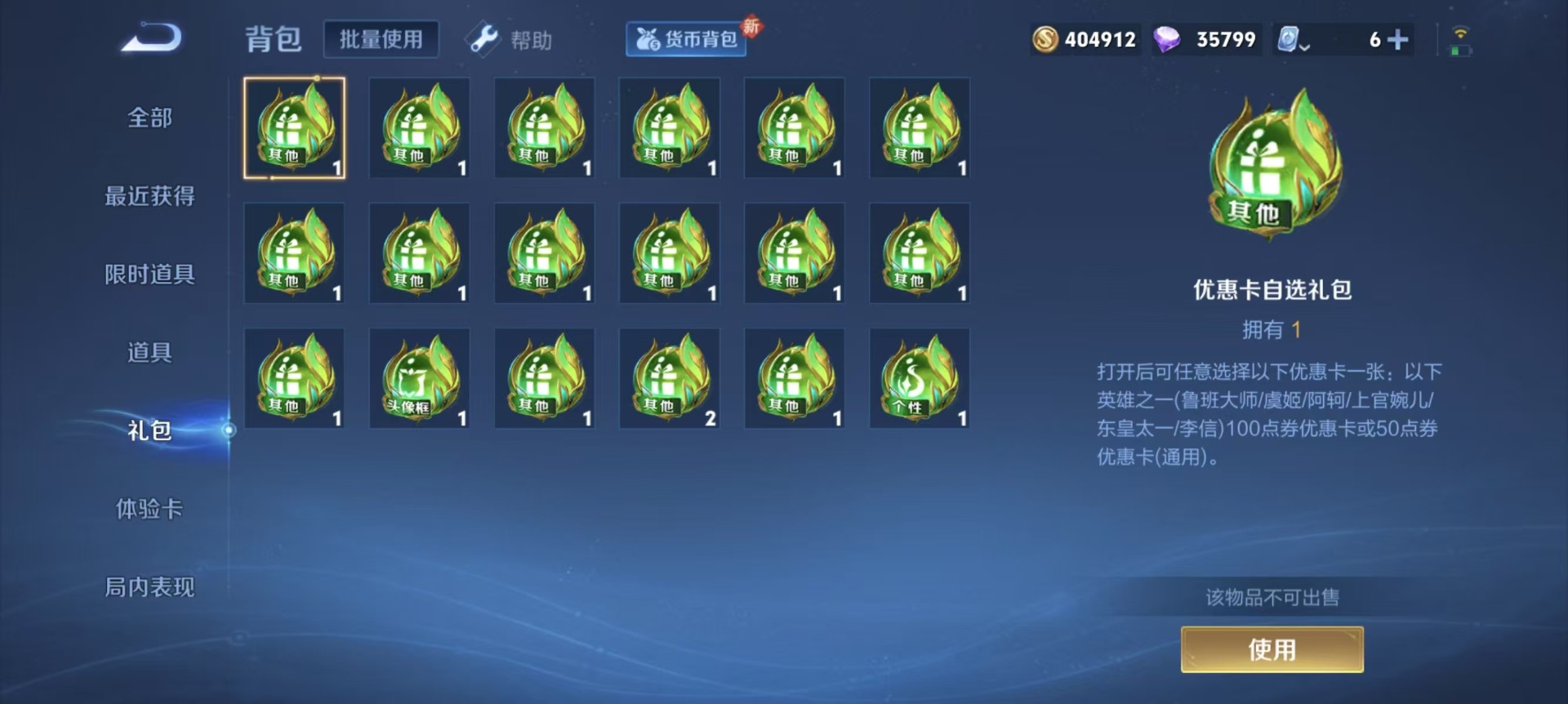Open help via the wrench icon
Viewport: 1568px width, 704px height.
[482, 38]
